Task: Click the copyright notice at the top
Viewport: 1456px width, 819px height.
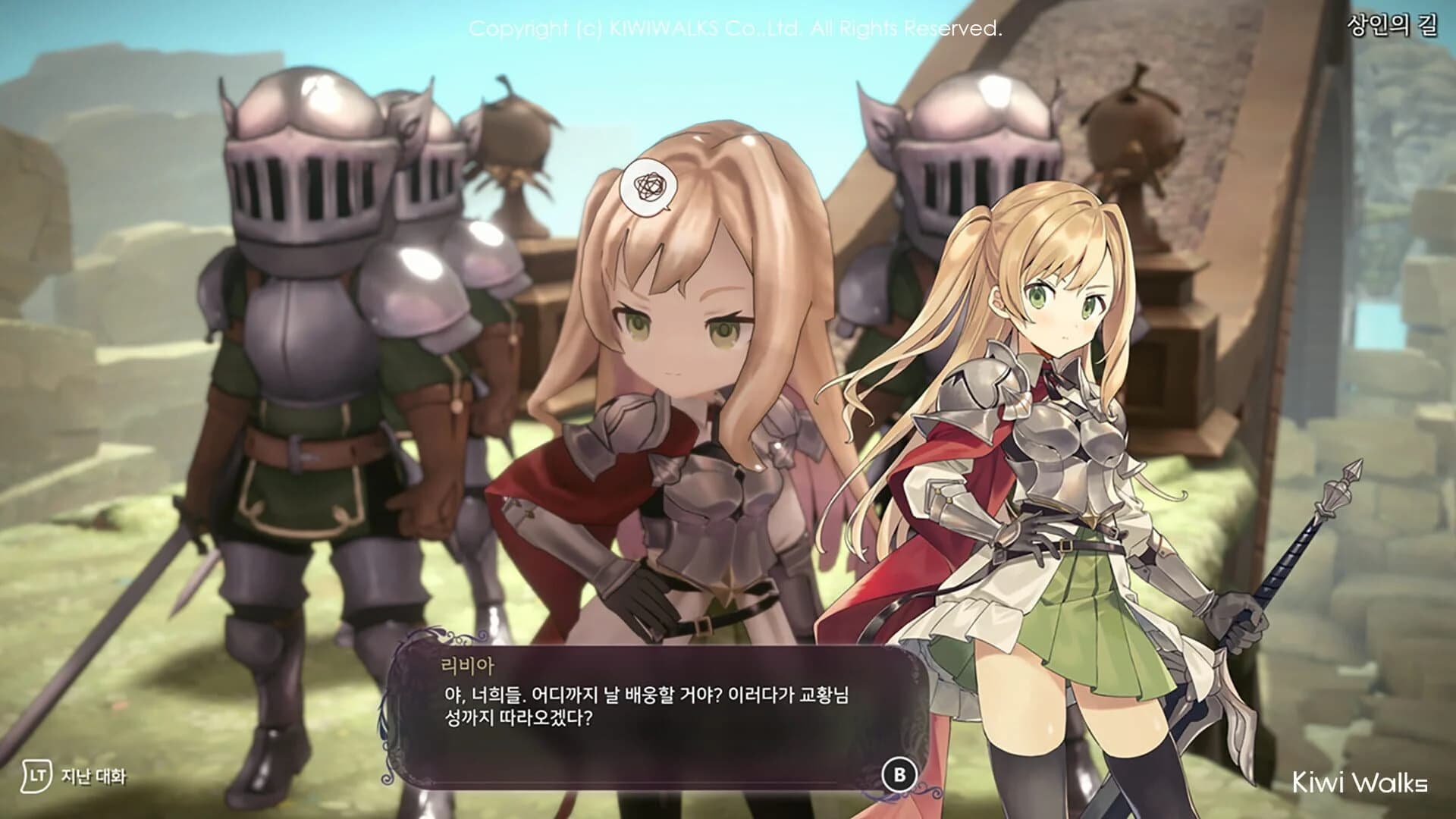Action: (739, 30)
